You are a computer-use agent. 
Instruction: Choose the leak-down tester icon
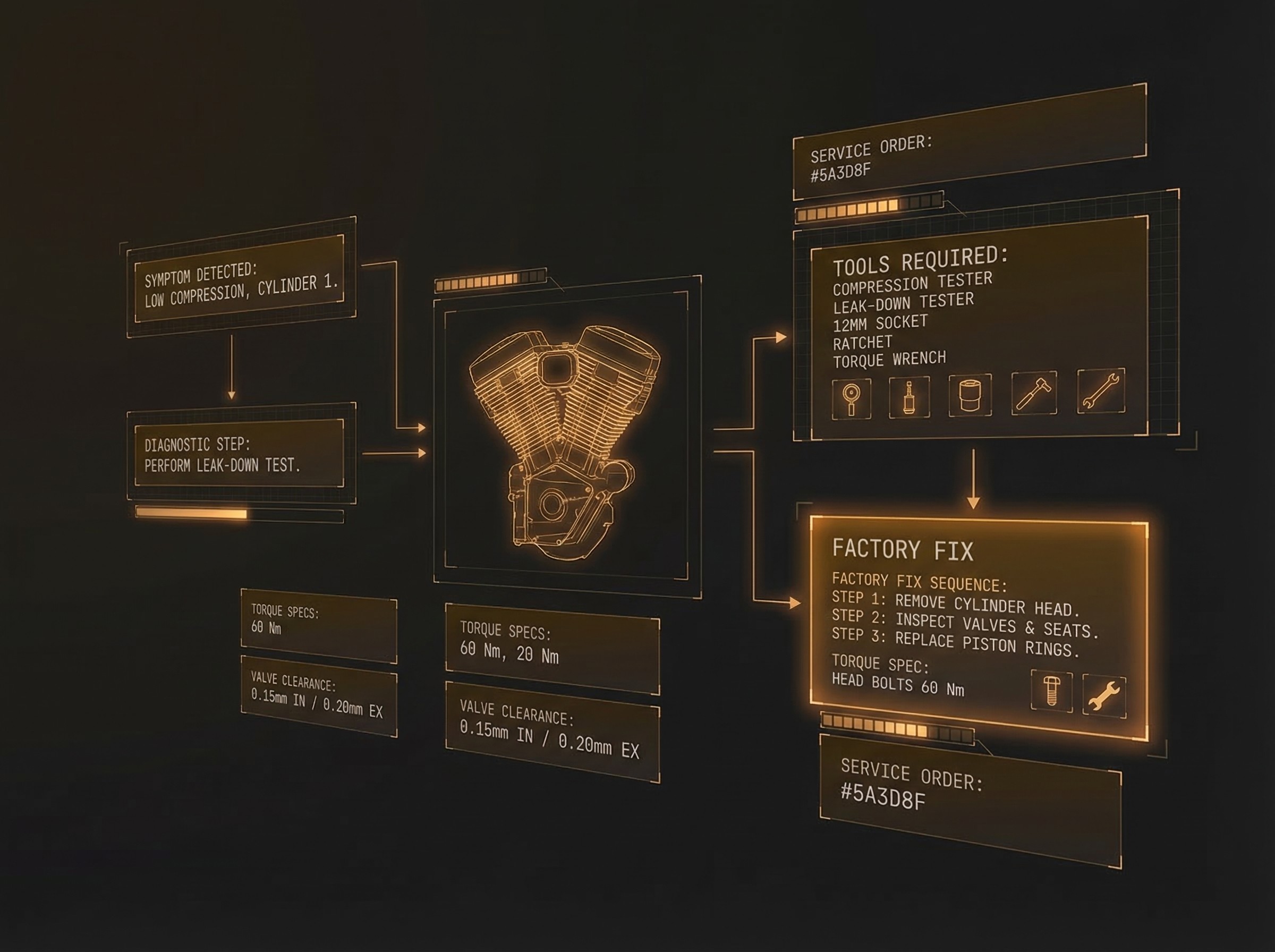tap(909, 396)
